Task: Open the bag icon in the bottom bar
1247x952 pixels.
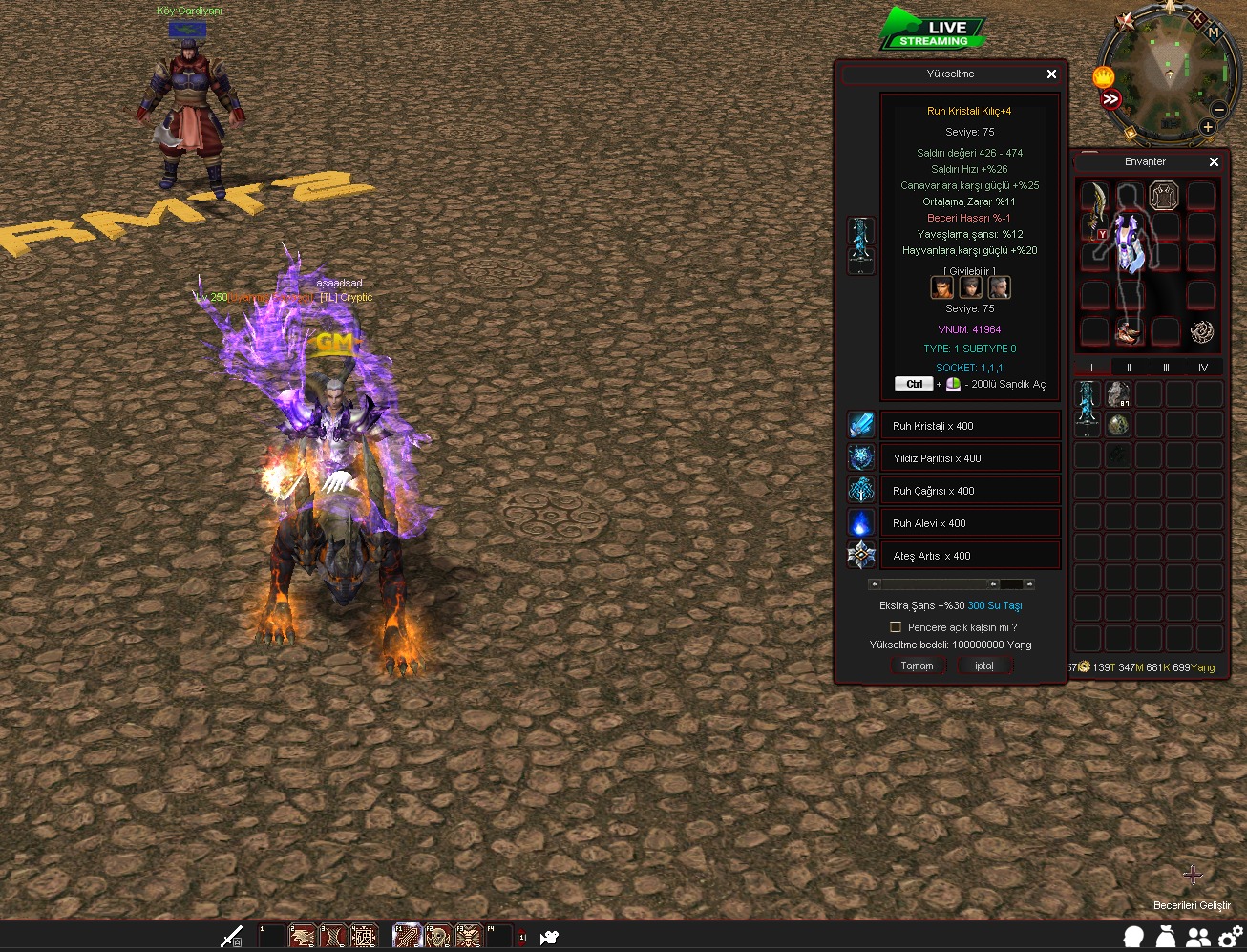Action: pyautogui.click(x=1166, y=937)
